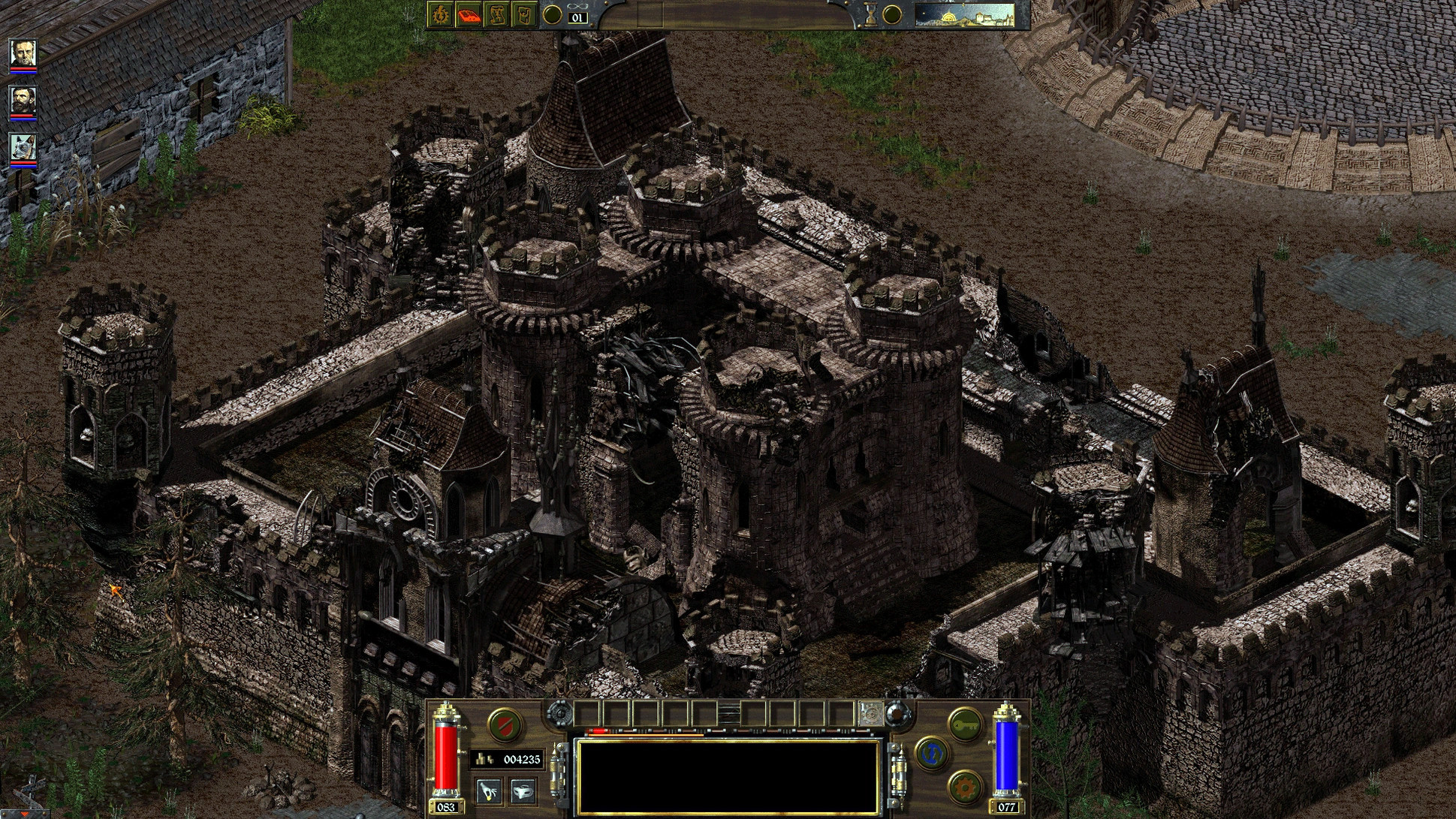Select the clean-shaven follower portrait

click(23, 53)
